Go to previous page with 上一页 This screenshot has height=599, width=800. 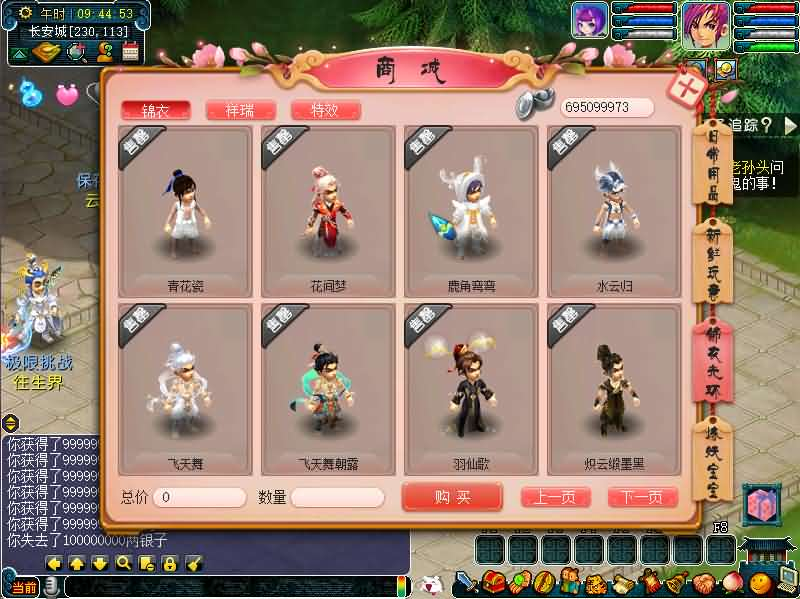point(555,497)
